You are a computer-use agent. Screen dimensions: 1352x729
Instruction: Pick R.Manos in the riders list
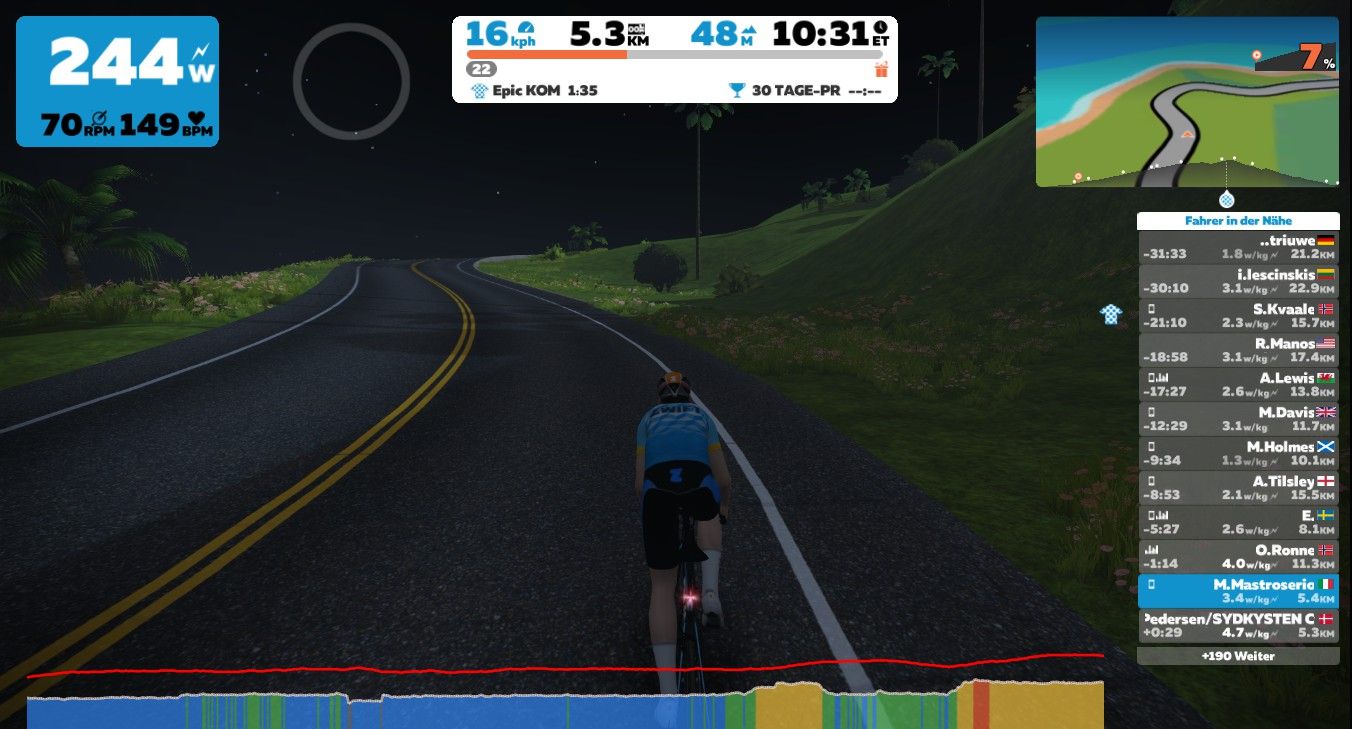click(x=1238, y=350)
